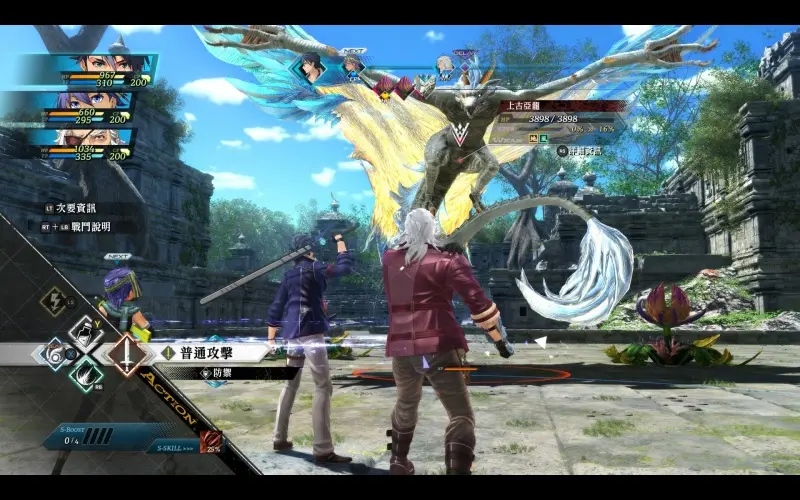Activate the green slash craft command
Viewport: 800px width, 500px height.
[86, 375]
